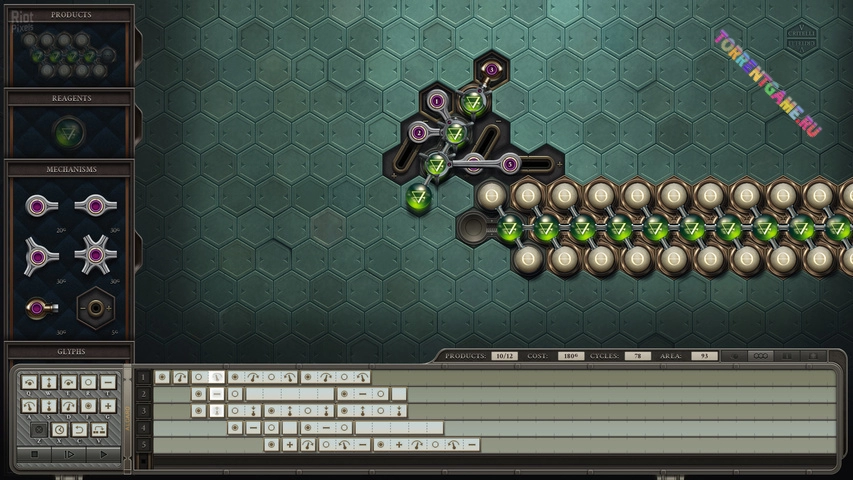Start the simulation with the play button
853x480 pixels.
pos(102,454)
